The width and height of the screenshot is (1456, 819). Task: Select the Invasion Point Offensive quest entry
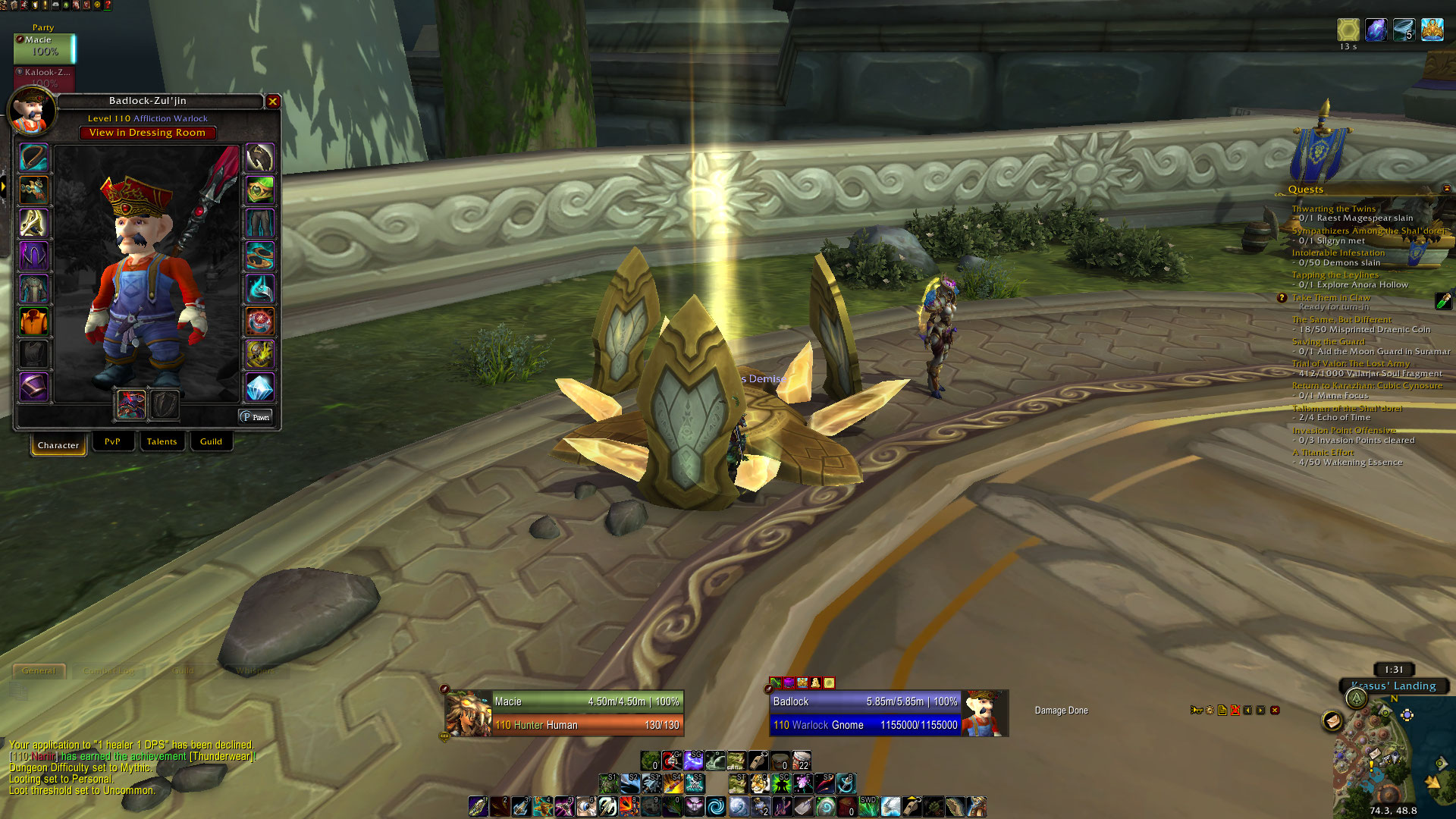pyautogui.click(x=1343, y=430)
